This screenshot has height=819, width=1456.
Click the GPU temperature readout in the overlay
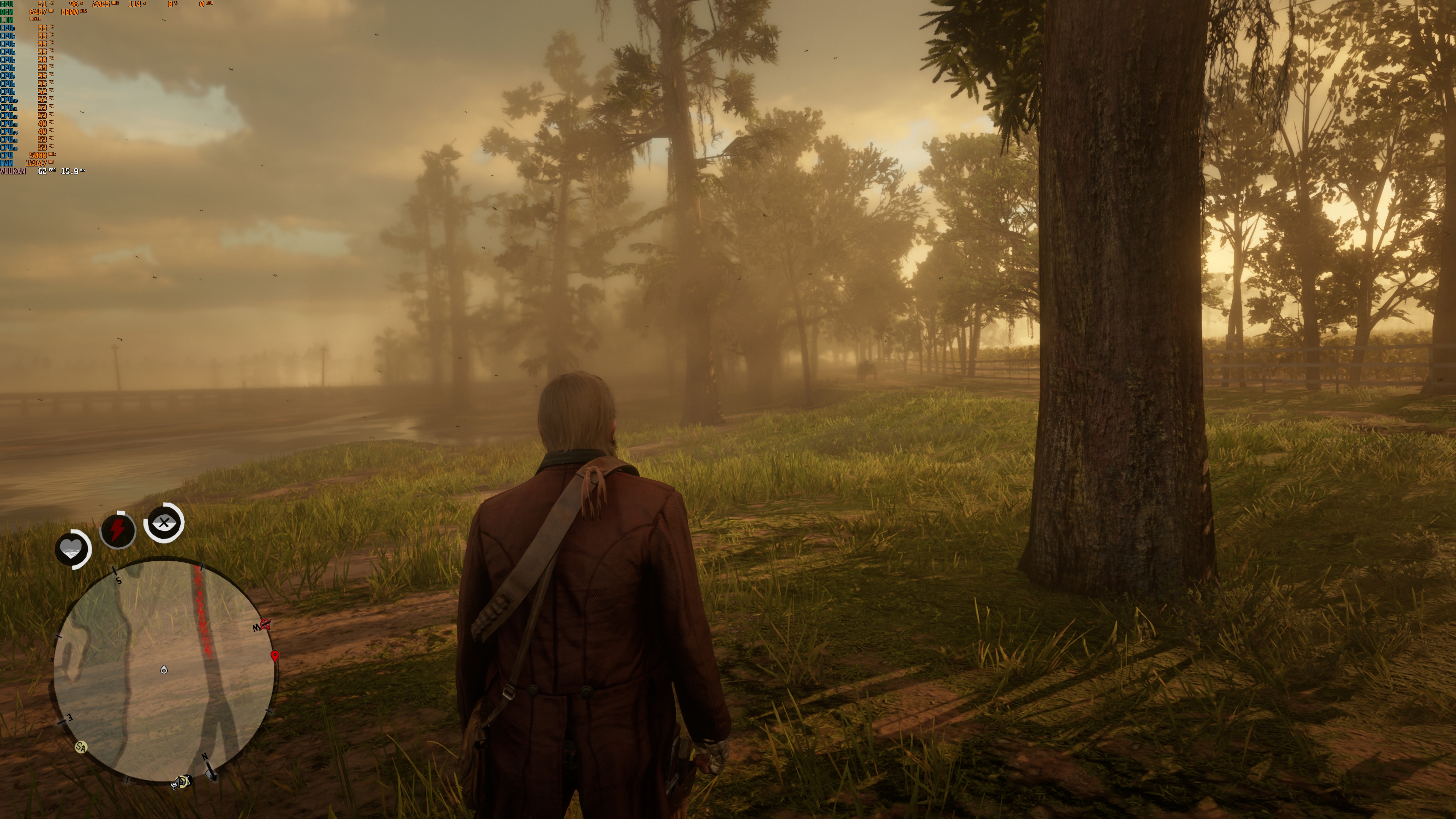point(42,5)
